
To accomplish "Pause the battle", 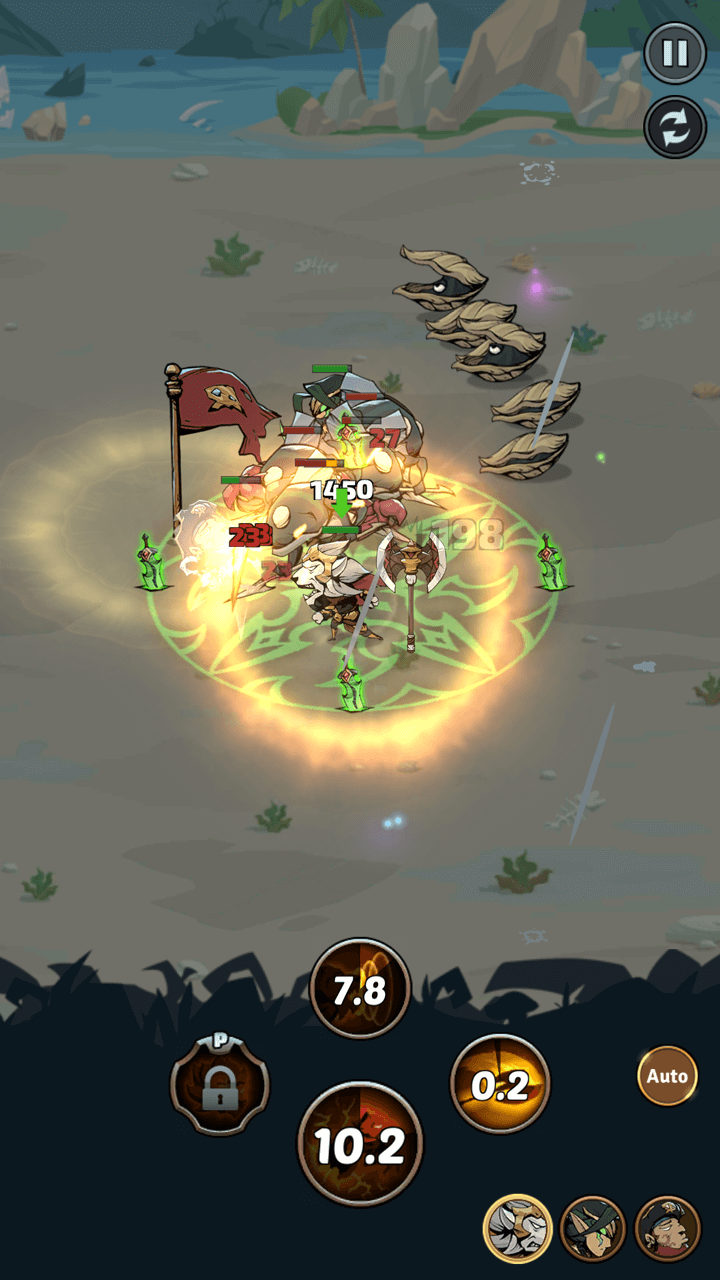I will tap(675, 54).
